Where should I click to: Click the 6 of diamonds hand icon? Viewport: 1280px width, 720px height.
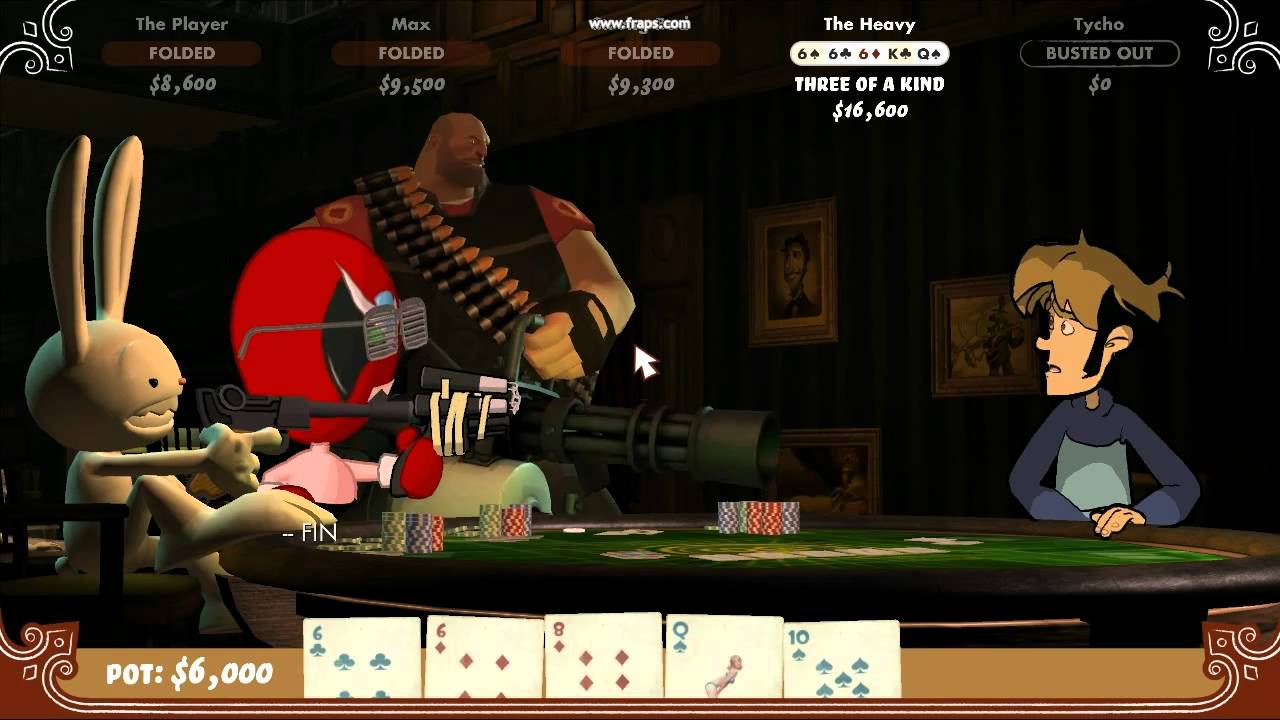tap(868, 52)
